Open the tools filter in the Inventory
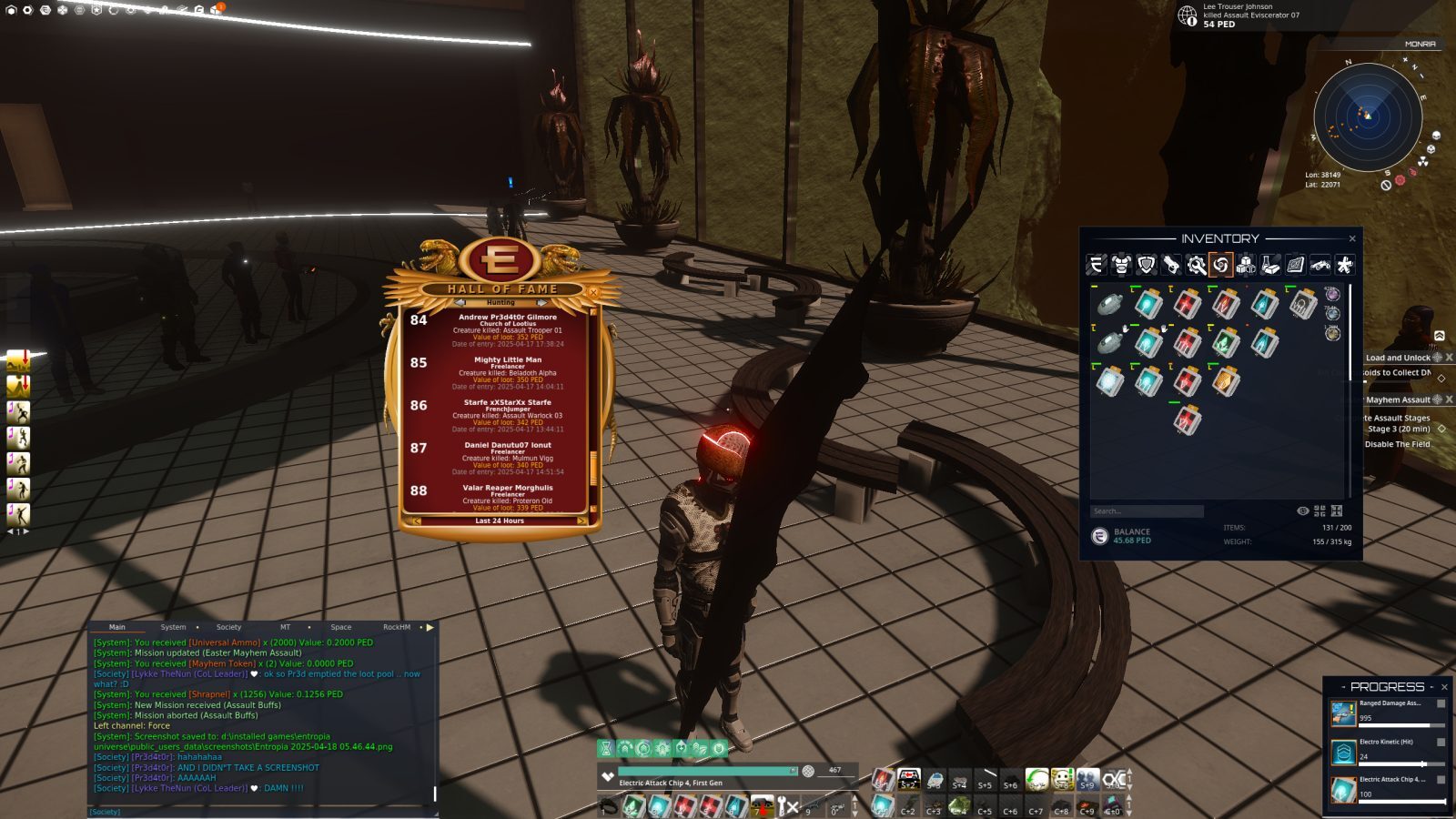The width and height of the screenshot is (1456, 819). coord(1196,267)
